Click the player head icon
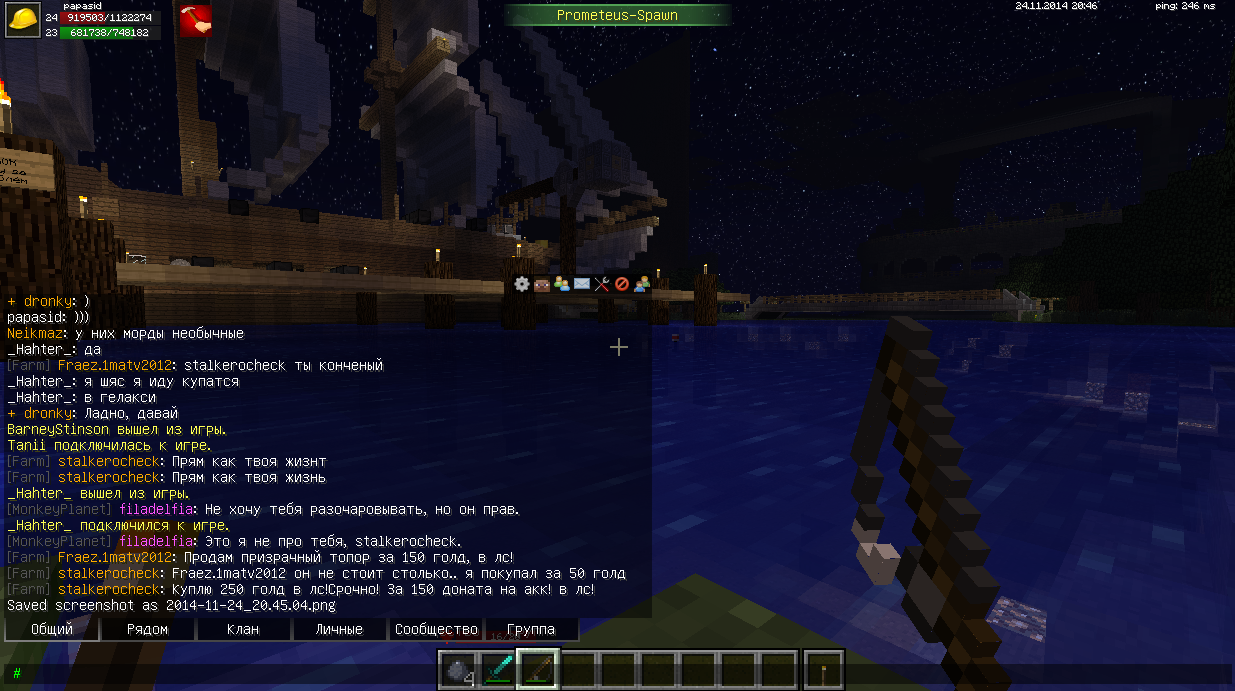The height and width of the screenshot is (691, 1235). point(541,284)
